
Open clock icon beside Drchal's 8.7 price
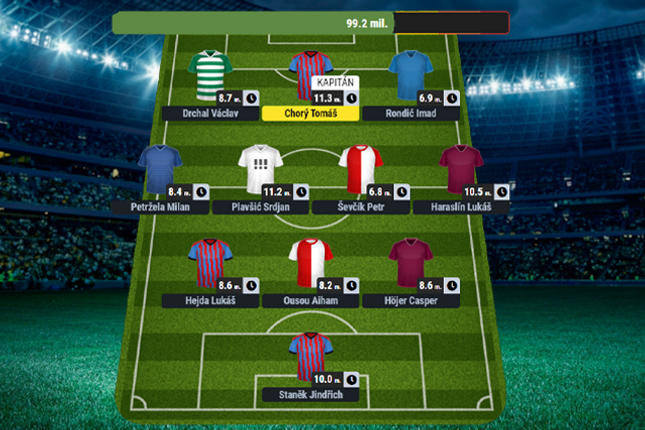click(251, 98)
